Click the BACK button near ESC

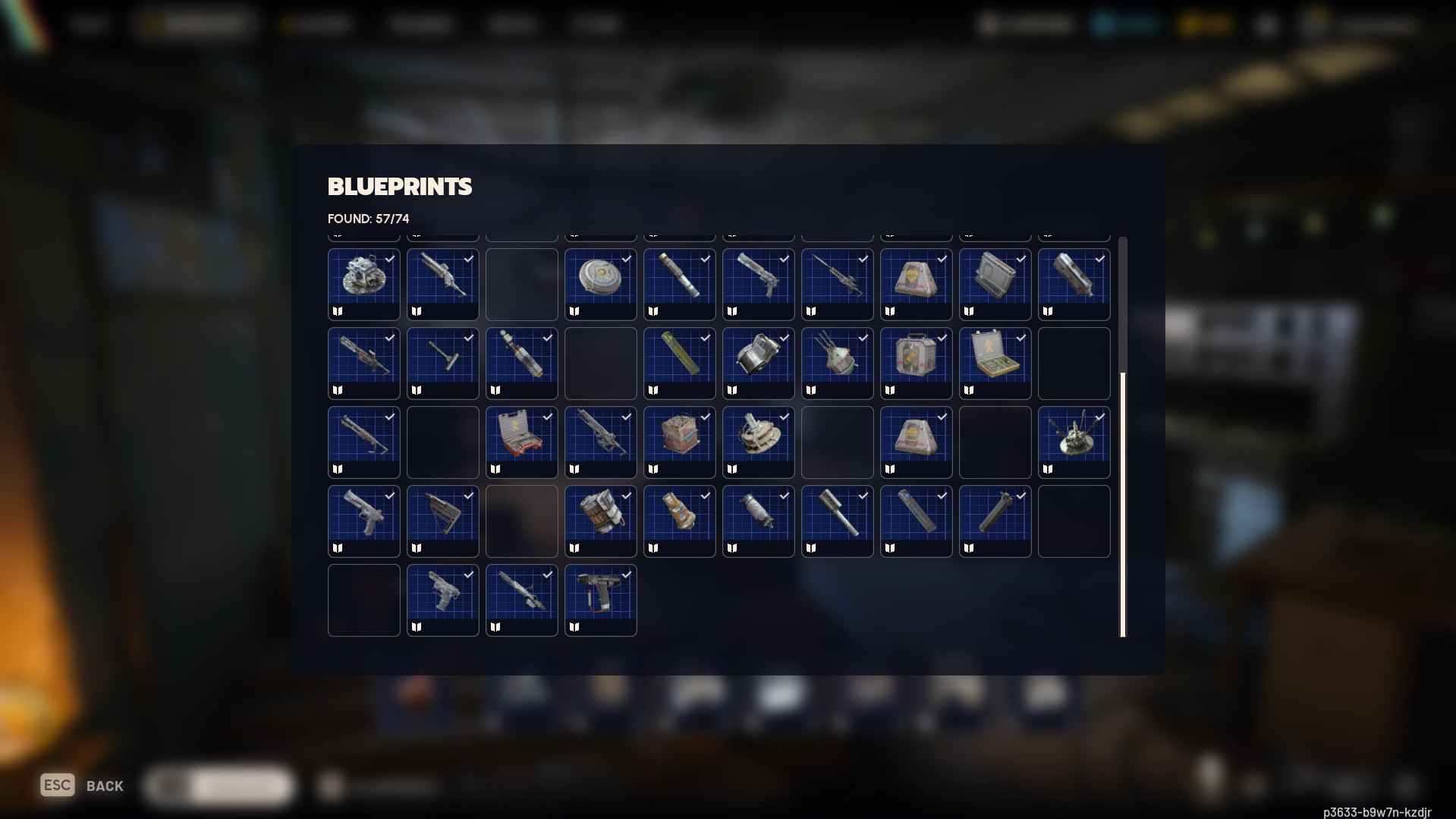(x=102, y=786)
